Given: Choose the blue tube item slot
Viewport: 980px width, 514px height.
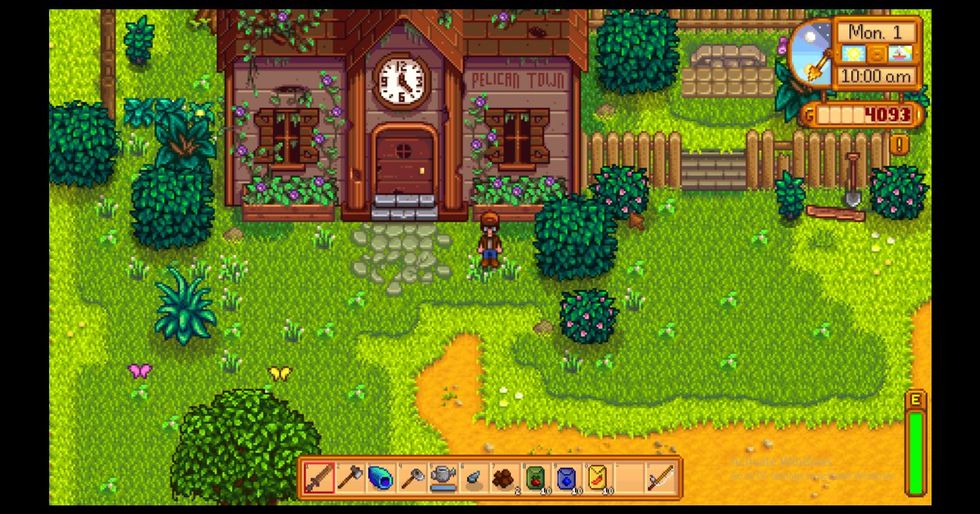Looking at the screenshot, I should tap(379, 478).
